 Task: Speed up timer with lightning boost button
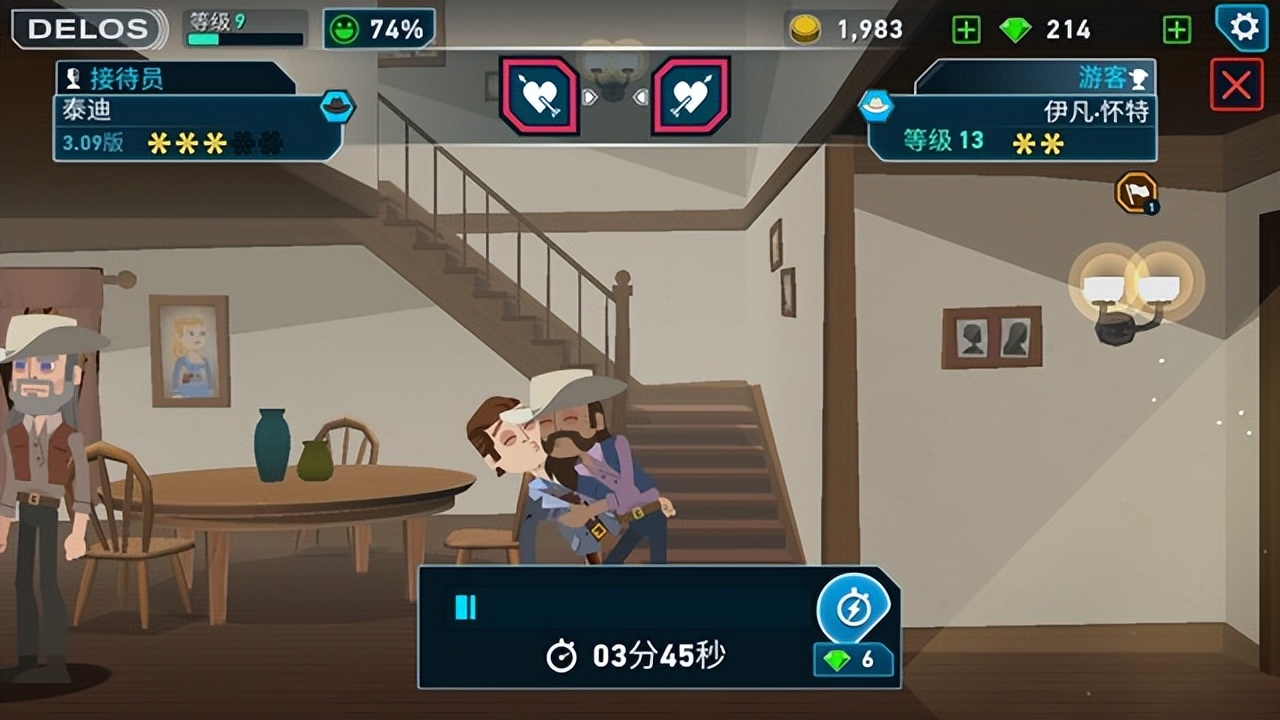(853, 609)
